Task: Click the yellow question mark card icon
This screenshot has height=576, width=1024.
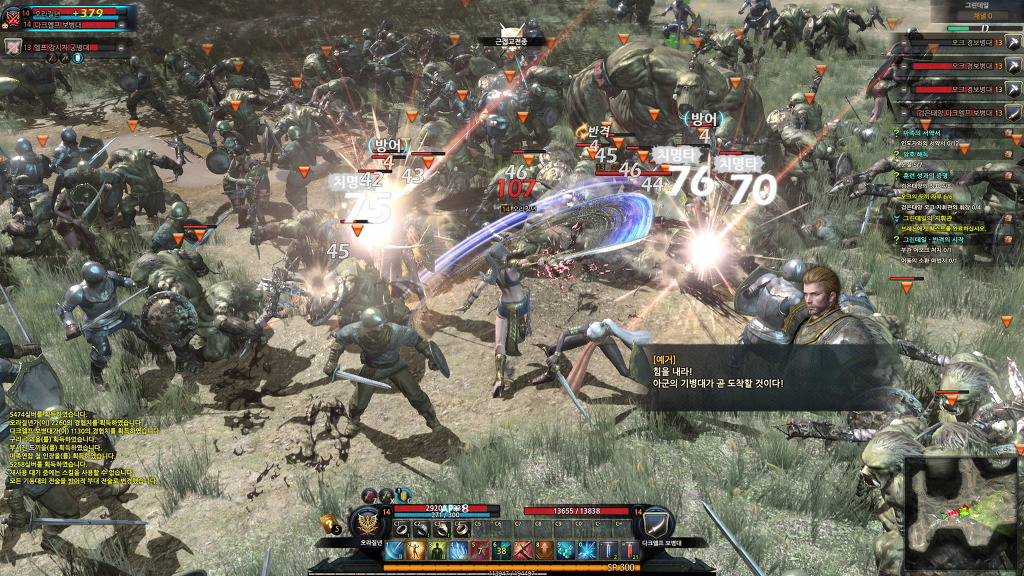Action: tap(330, 522)
